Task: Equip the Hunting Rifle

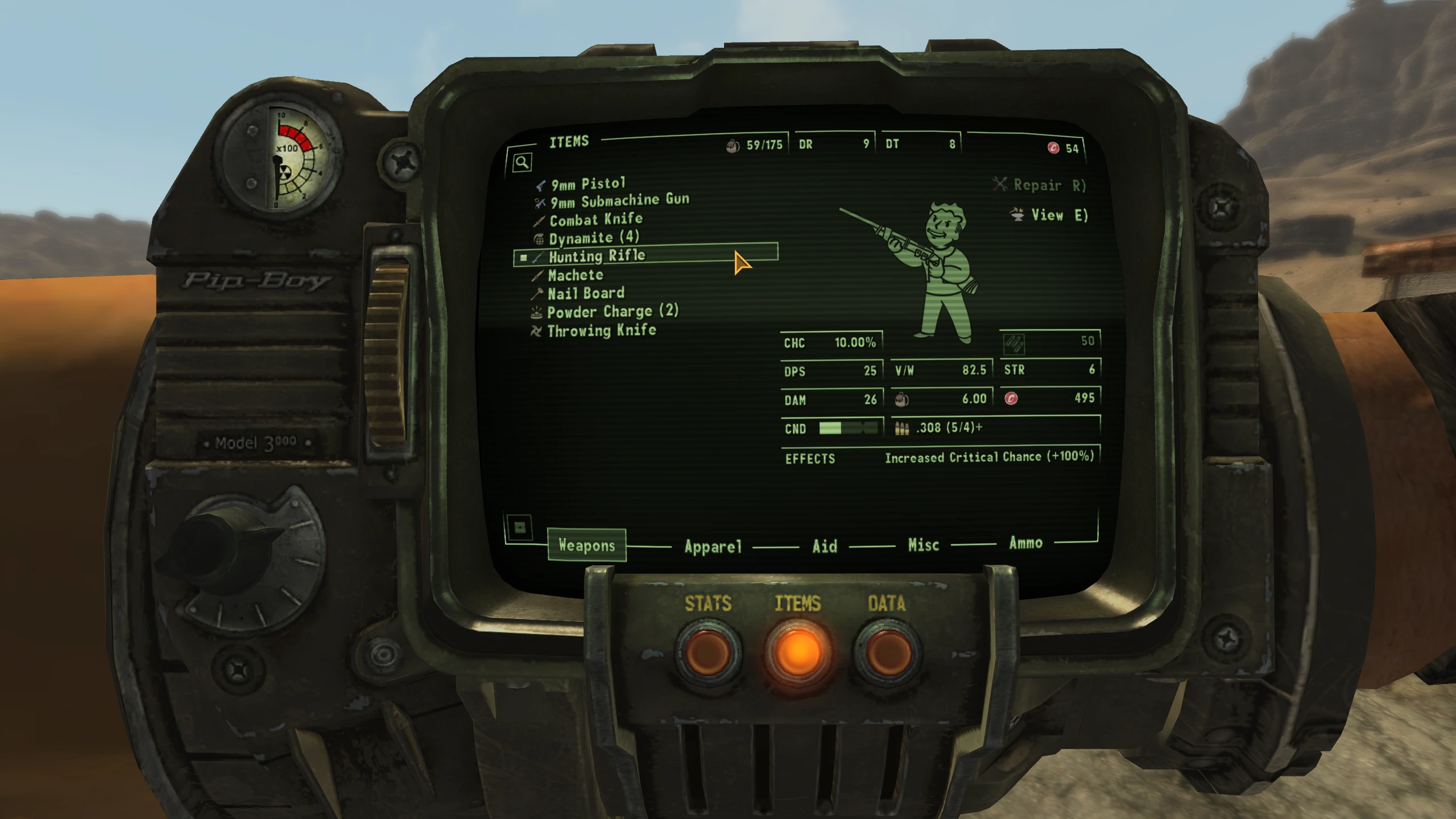Action: 597,256
